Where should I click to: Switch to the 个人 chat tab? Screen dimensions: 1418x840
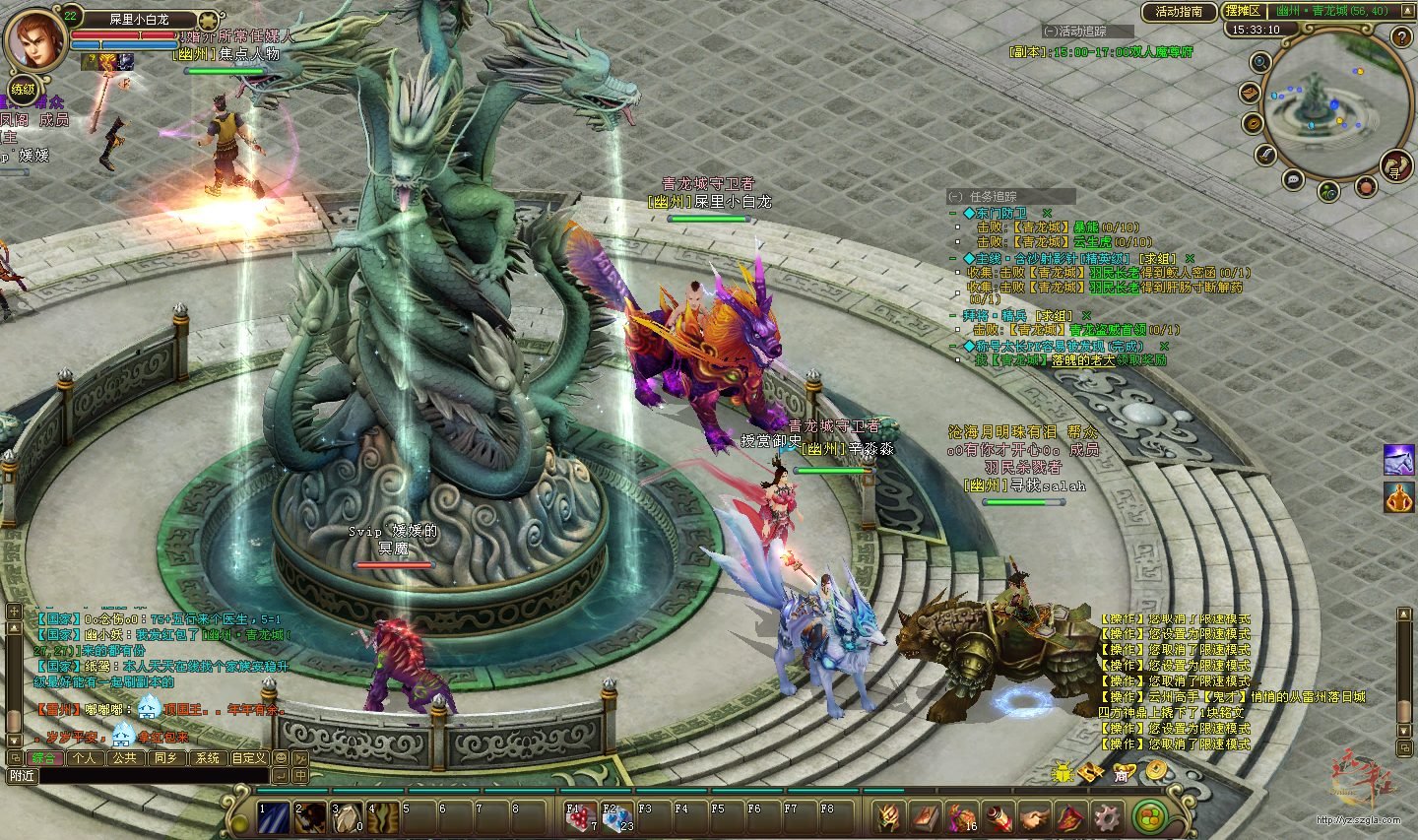coord(85,758)
